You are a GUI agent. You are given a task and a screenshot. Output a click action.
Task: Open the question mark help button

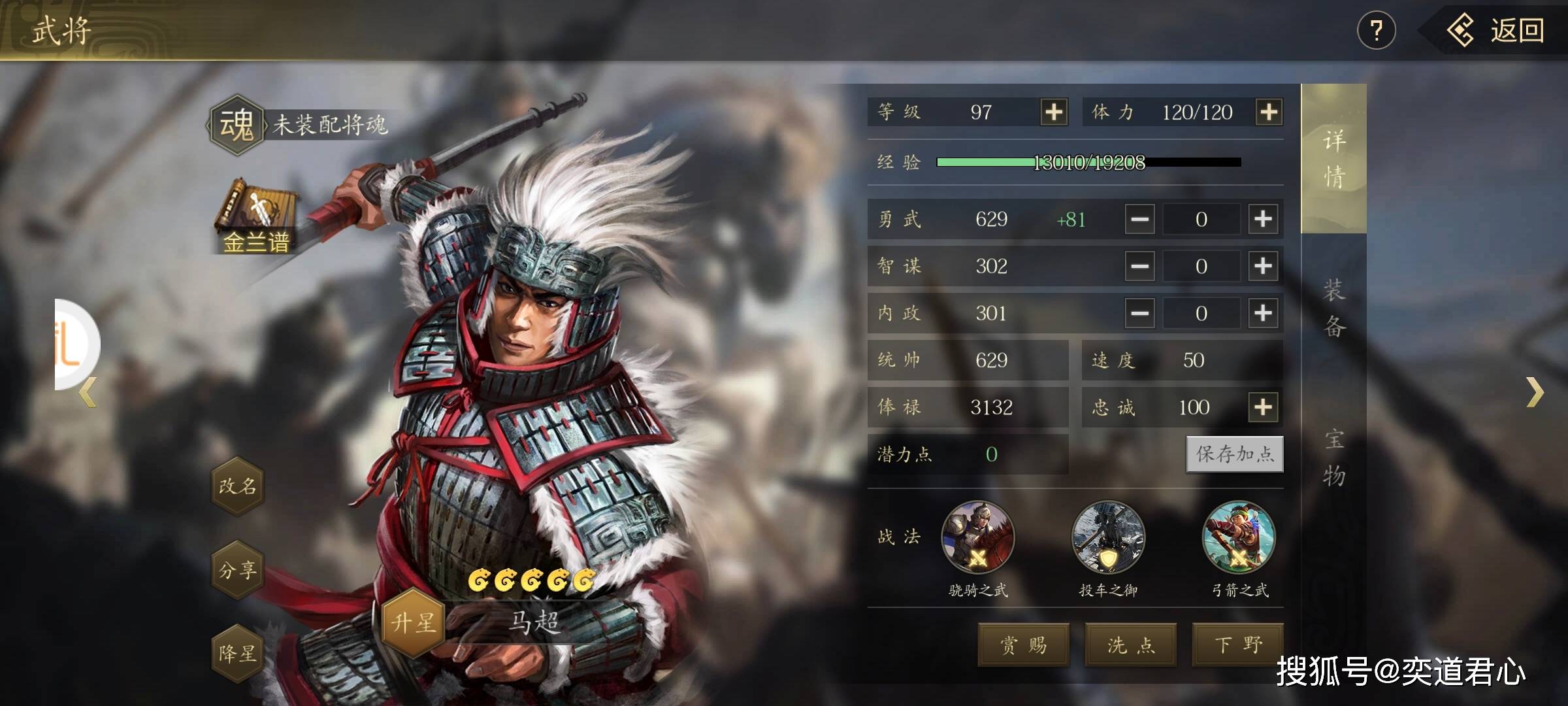[1376, 31]
